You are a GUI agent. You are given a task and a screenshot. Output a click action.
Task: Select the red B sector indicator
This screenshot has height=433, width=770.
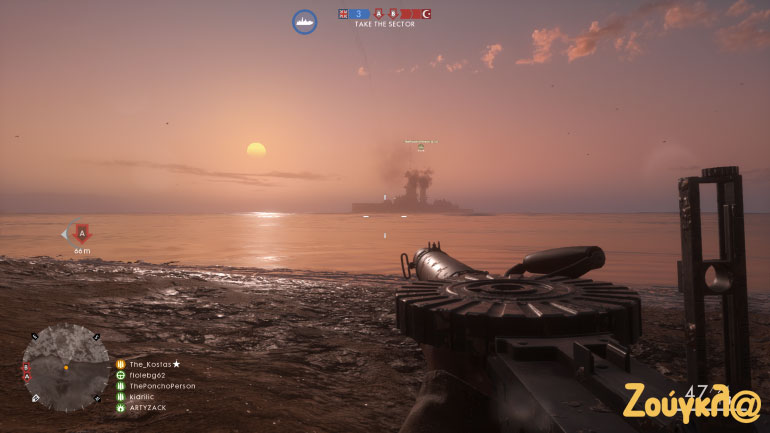pos(394,14)
